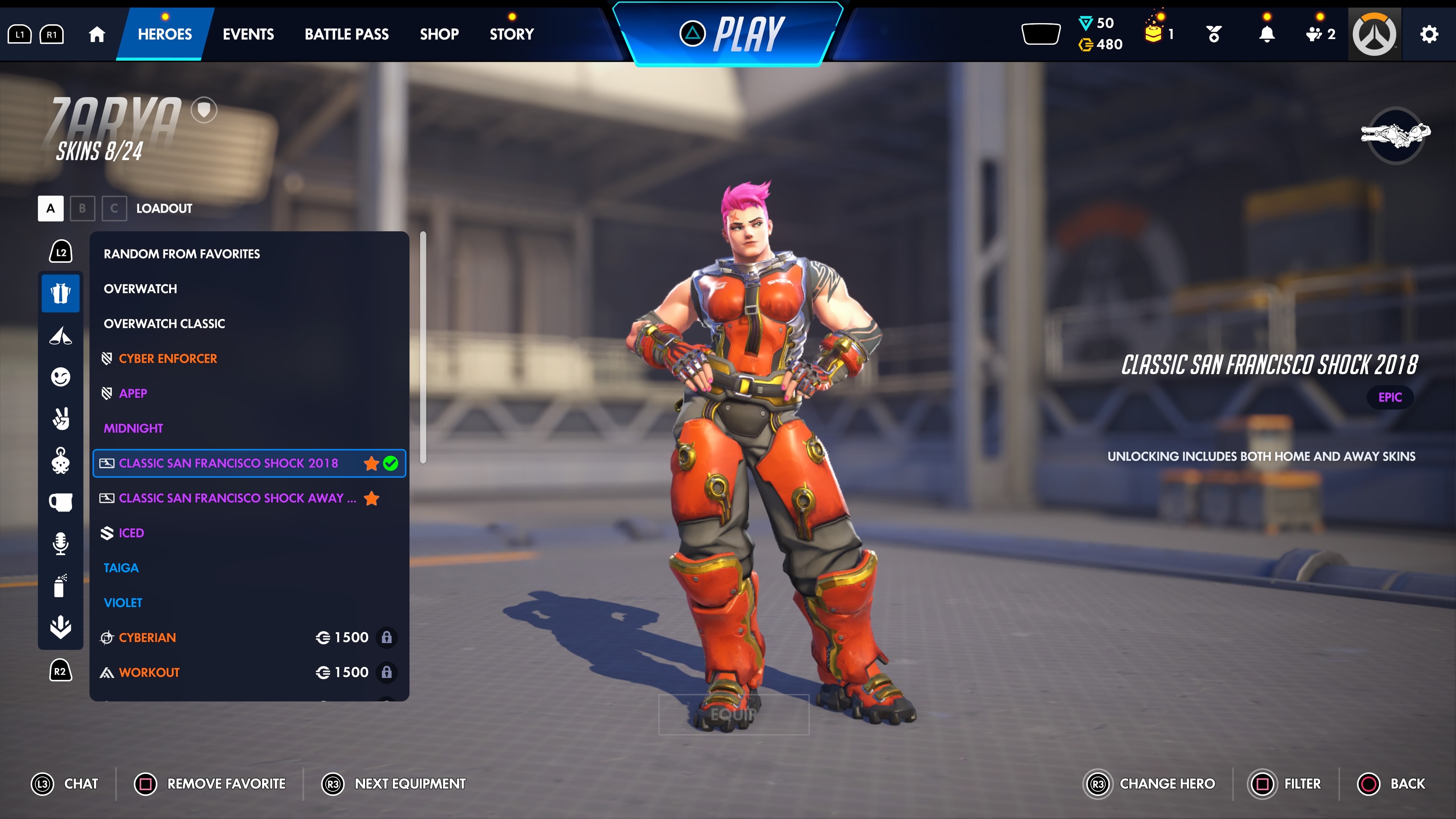Open the Heroes tab
1456x819 pixels.
tap(165, 34)
